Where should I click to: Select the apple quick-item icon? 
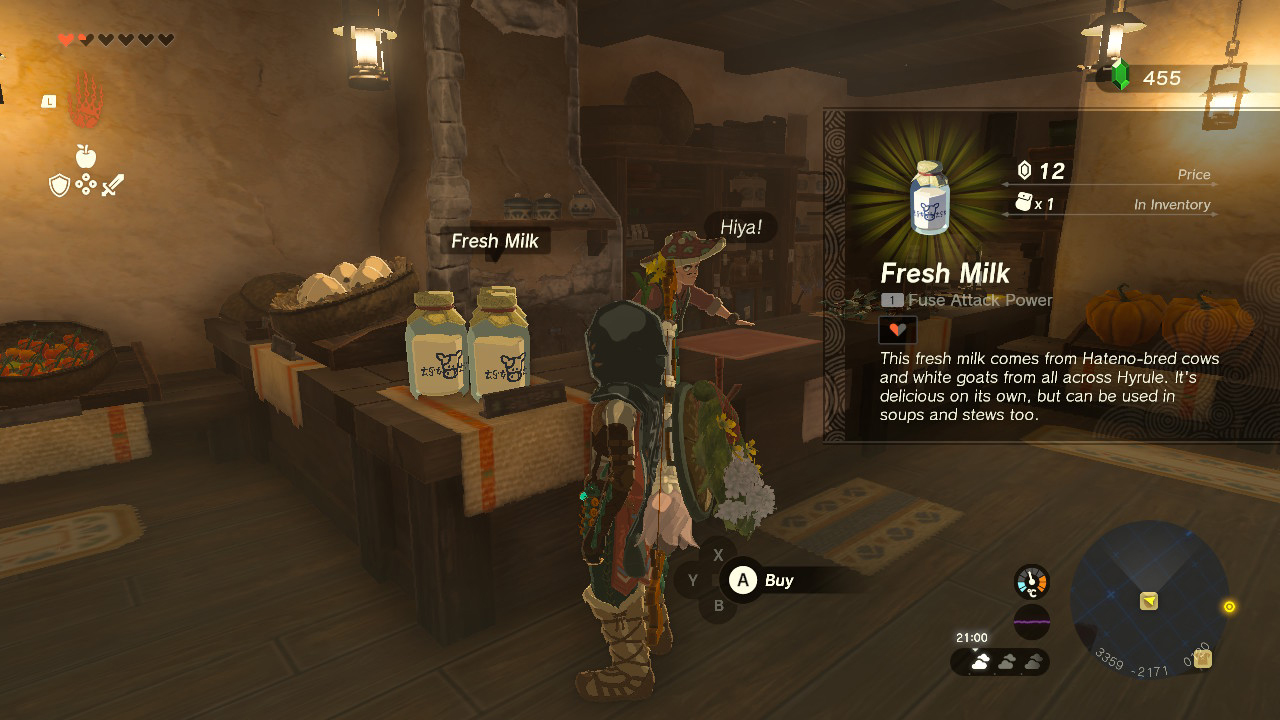(x=86, y=156)
